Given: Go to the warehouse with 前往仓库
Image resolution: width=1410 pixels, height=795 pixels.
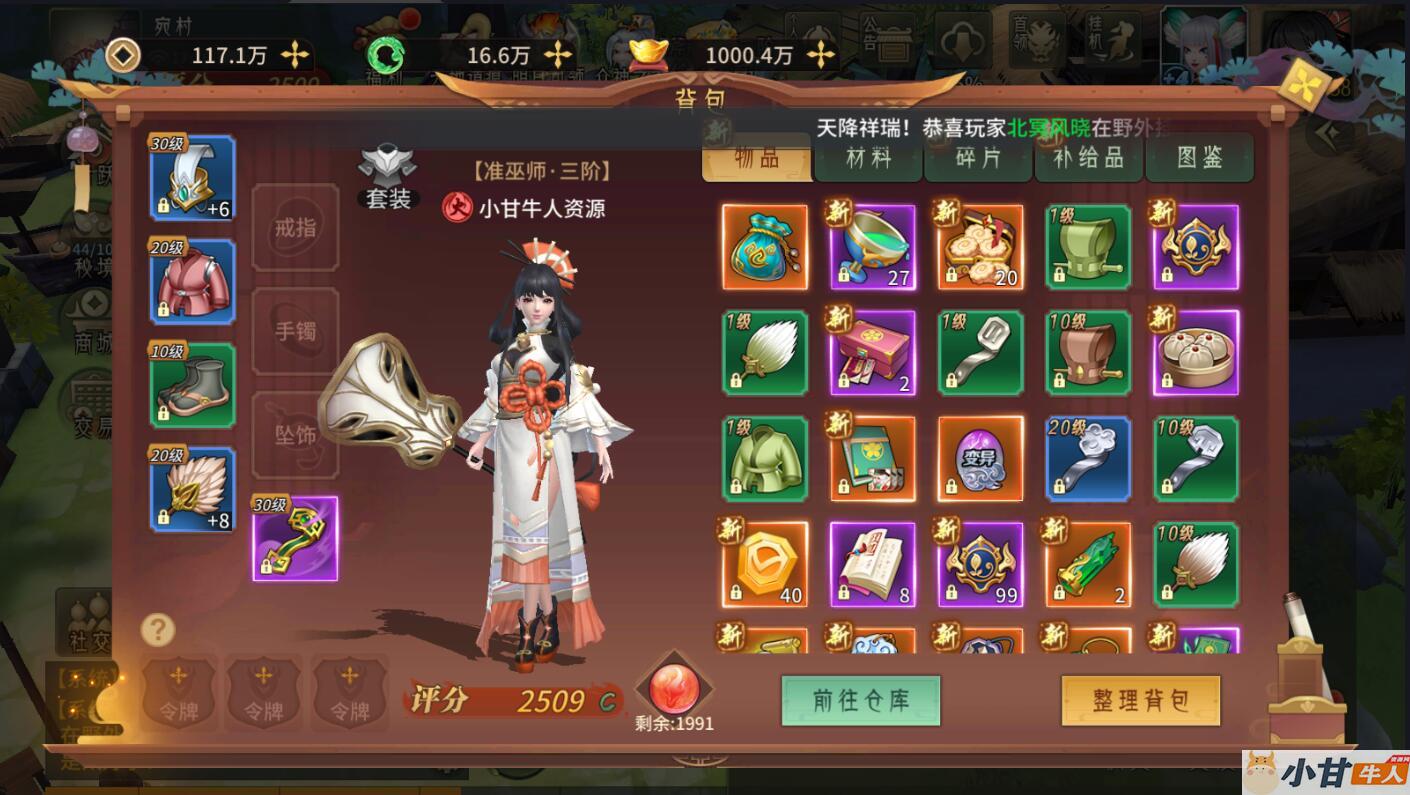Looking at the screenshot, I should pyautogui.click(x=860, y=700).
